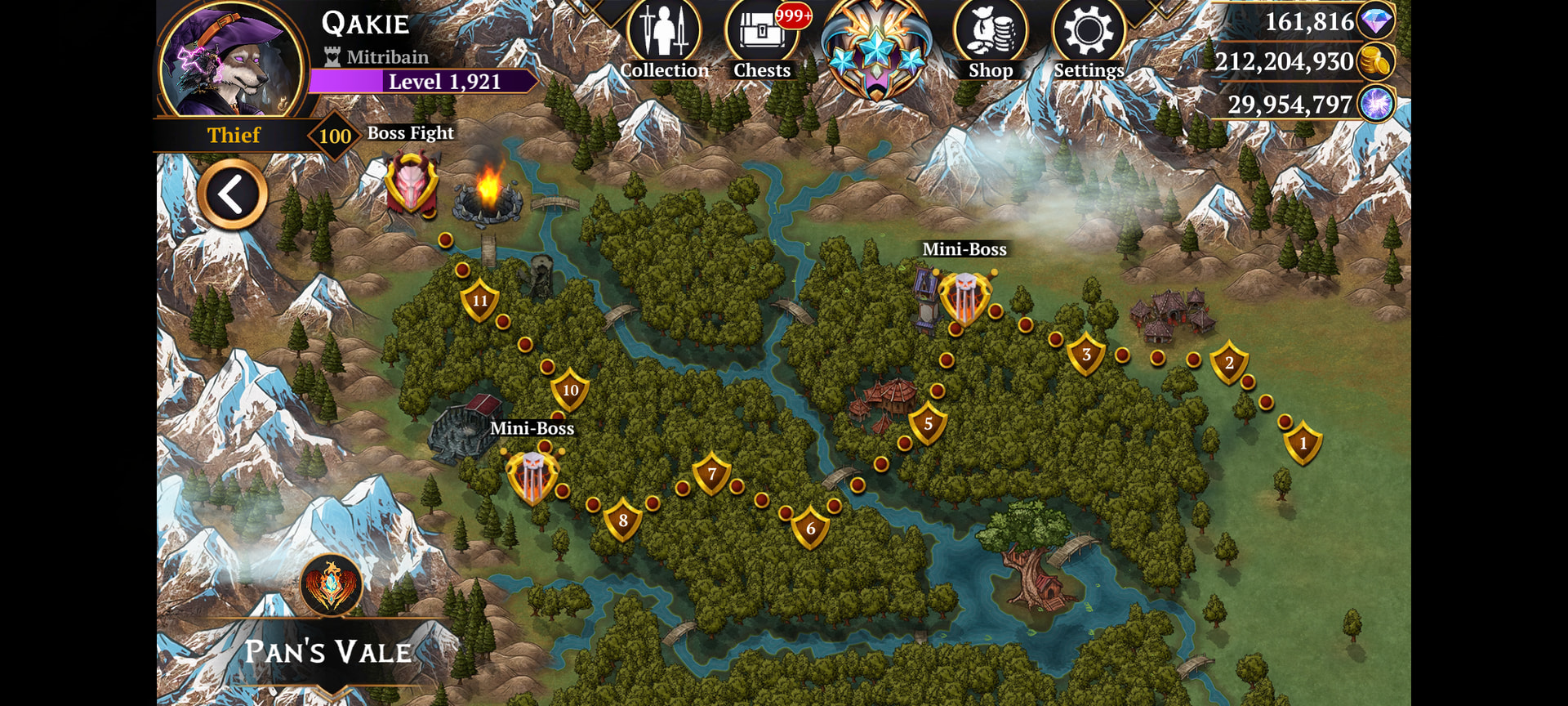Select stage 3 shield marker
The width and height of the screenshot is (1568, 706).
click(1086, 355)
